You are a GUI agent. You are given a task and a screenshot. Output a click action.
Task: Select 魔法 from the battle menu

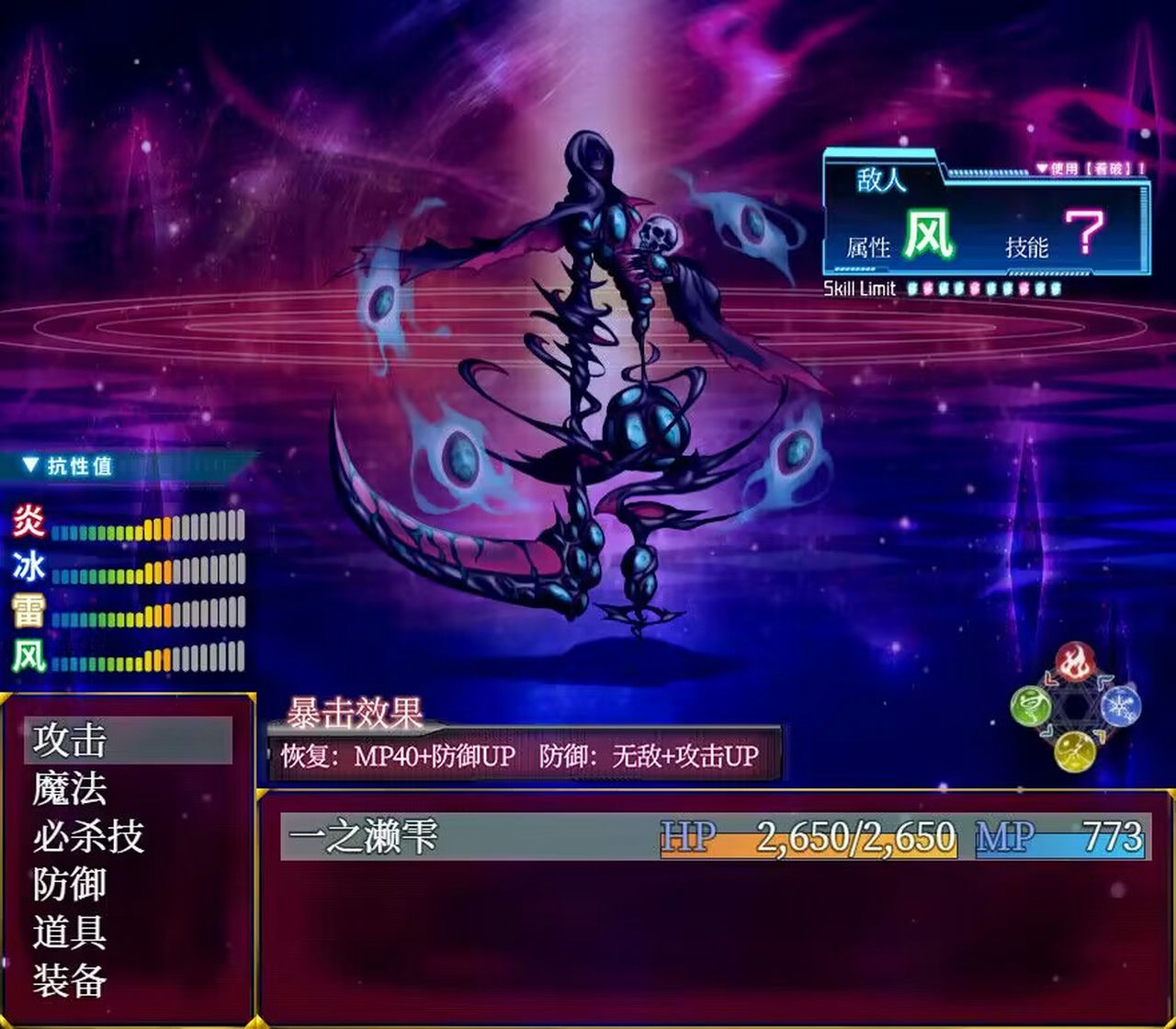click(71, 787)
